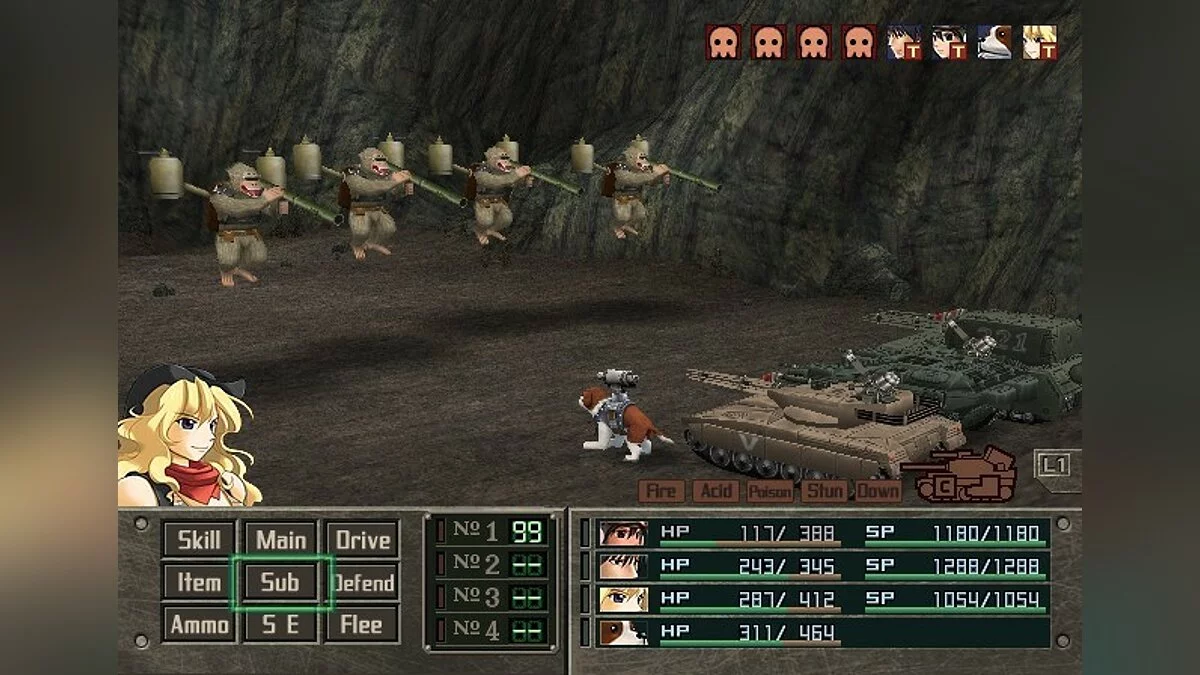1200x675 pixels.
Task: Select the Drive command
Action: (362, 540)
